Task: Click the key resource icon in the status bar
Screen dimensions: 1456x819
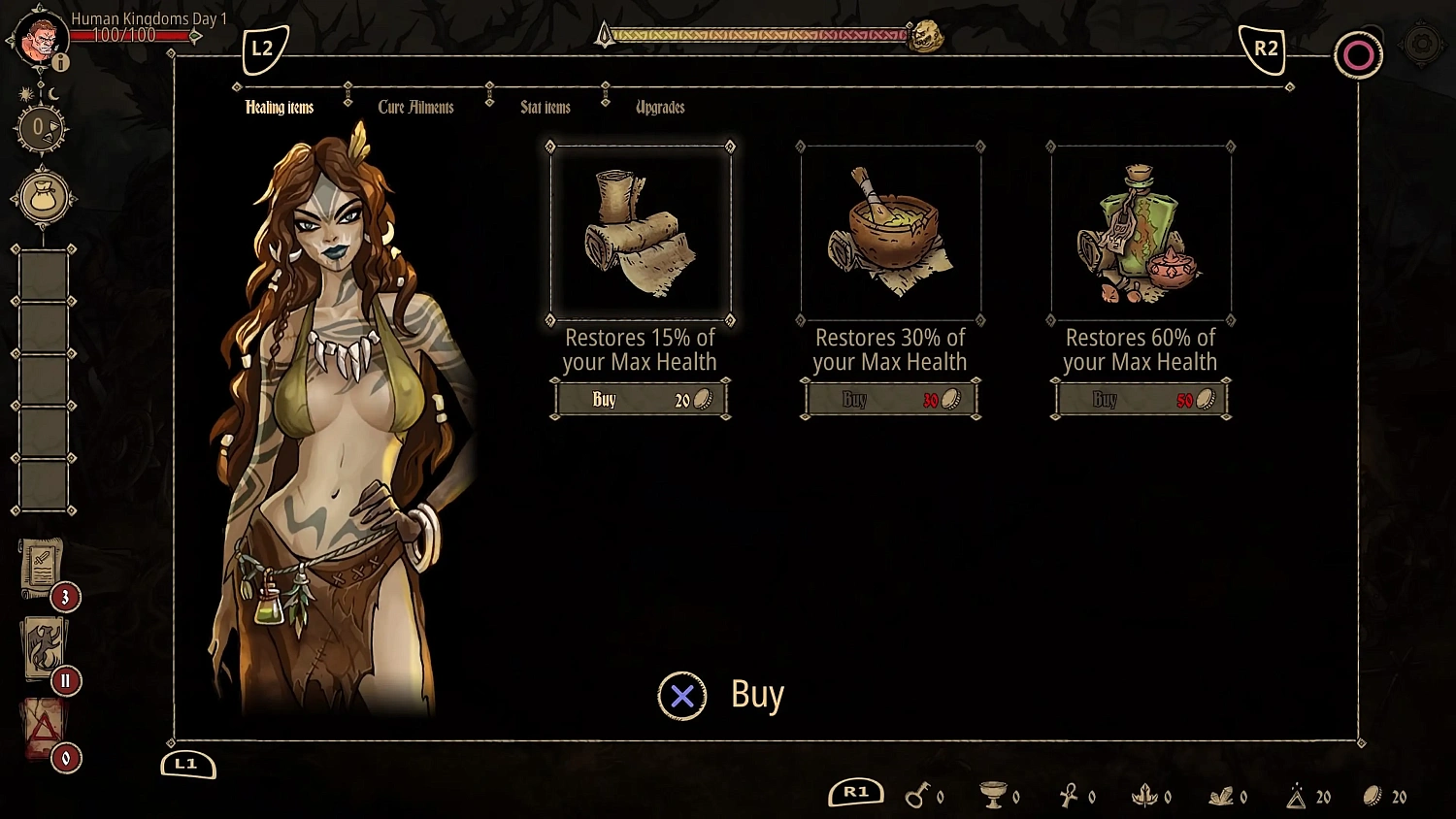Action: pyautogui.click(x=920, y=796)
